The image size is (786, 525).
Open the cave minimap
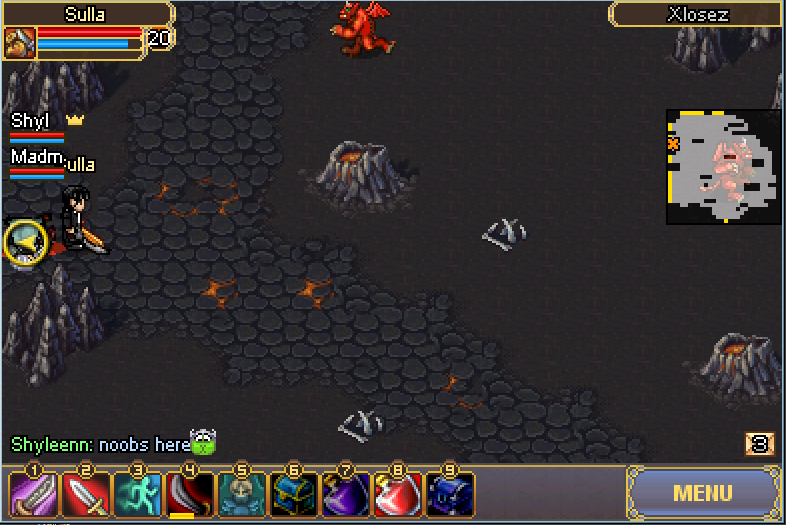pos(723,166)
